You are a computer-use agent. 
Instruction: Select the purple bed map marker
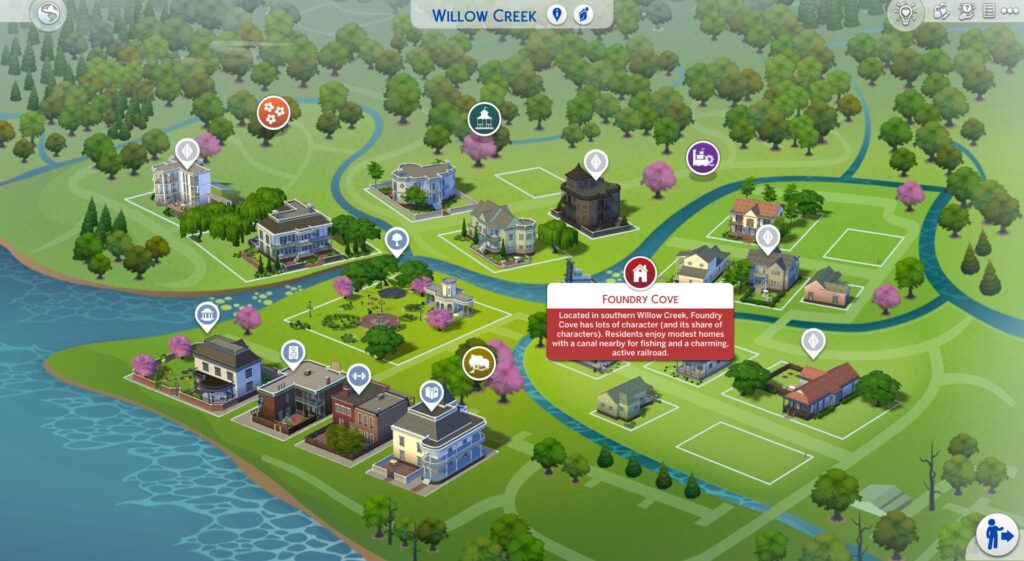[703, 157]
